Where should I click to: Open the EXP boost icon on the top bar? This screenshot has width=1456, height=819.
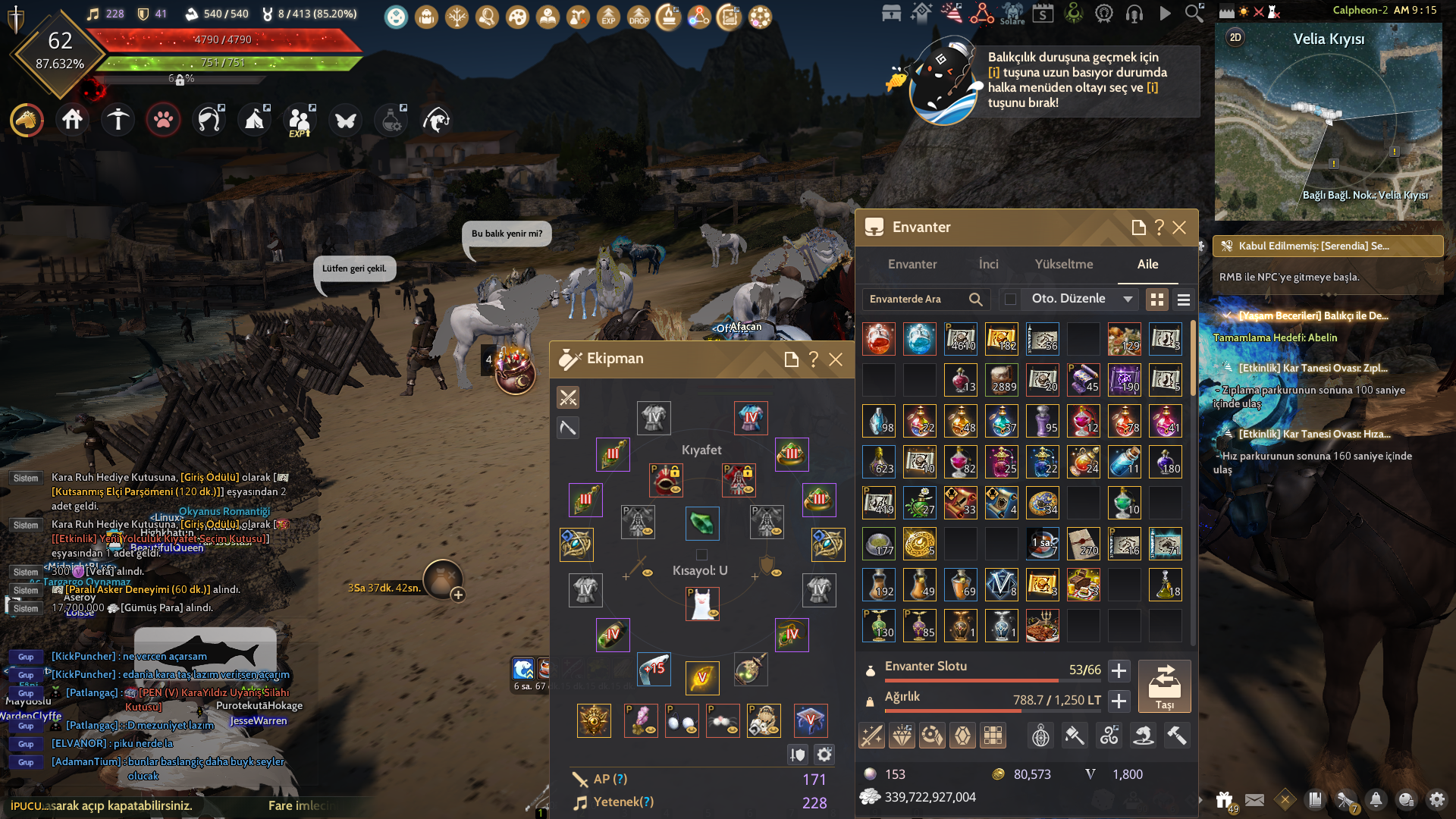click(609, 17)
